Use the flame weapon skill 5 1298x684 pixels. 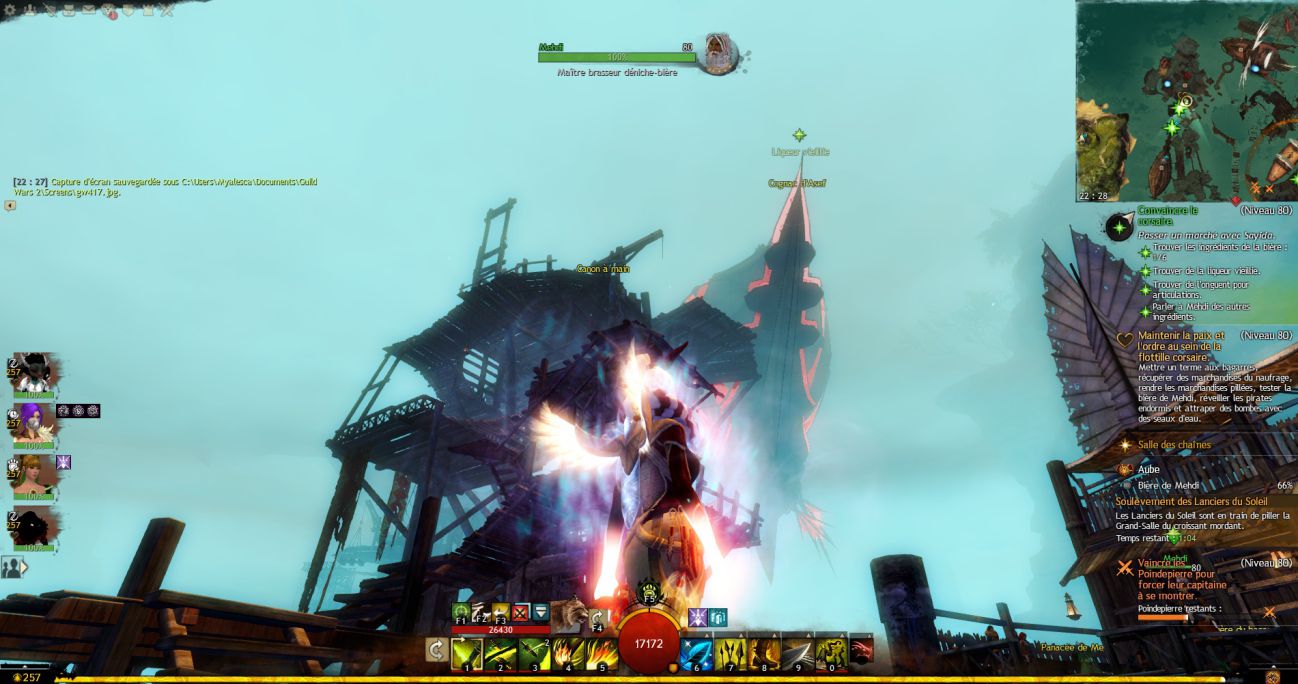(x=602, y=652)
